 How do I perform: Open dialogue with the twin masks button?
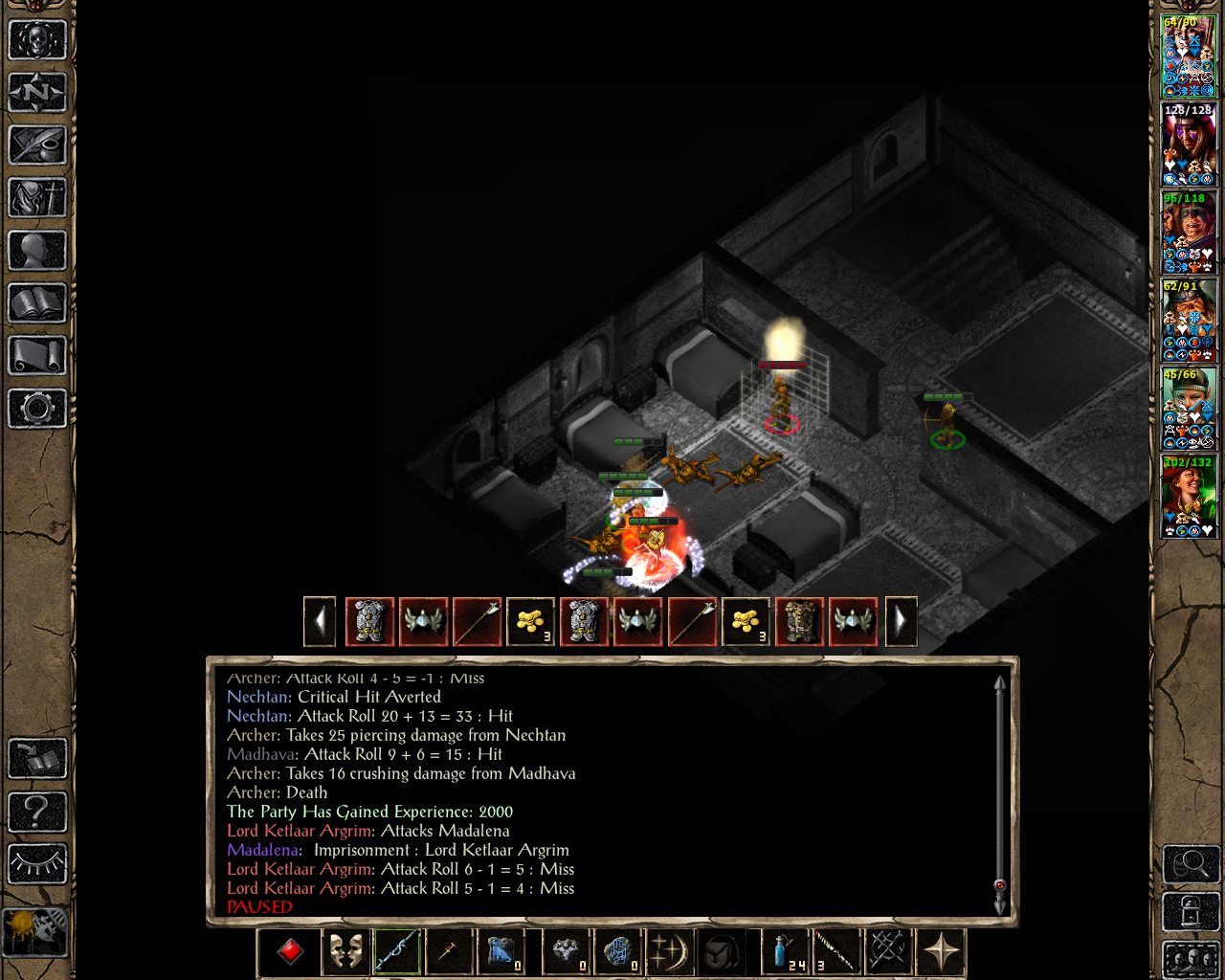(x=345, y=952)
